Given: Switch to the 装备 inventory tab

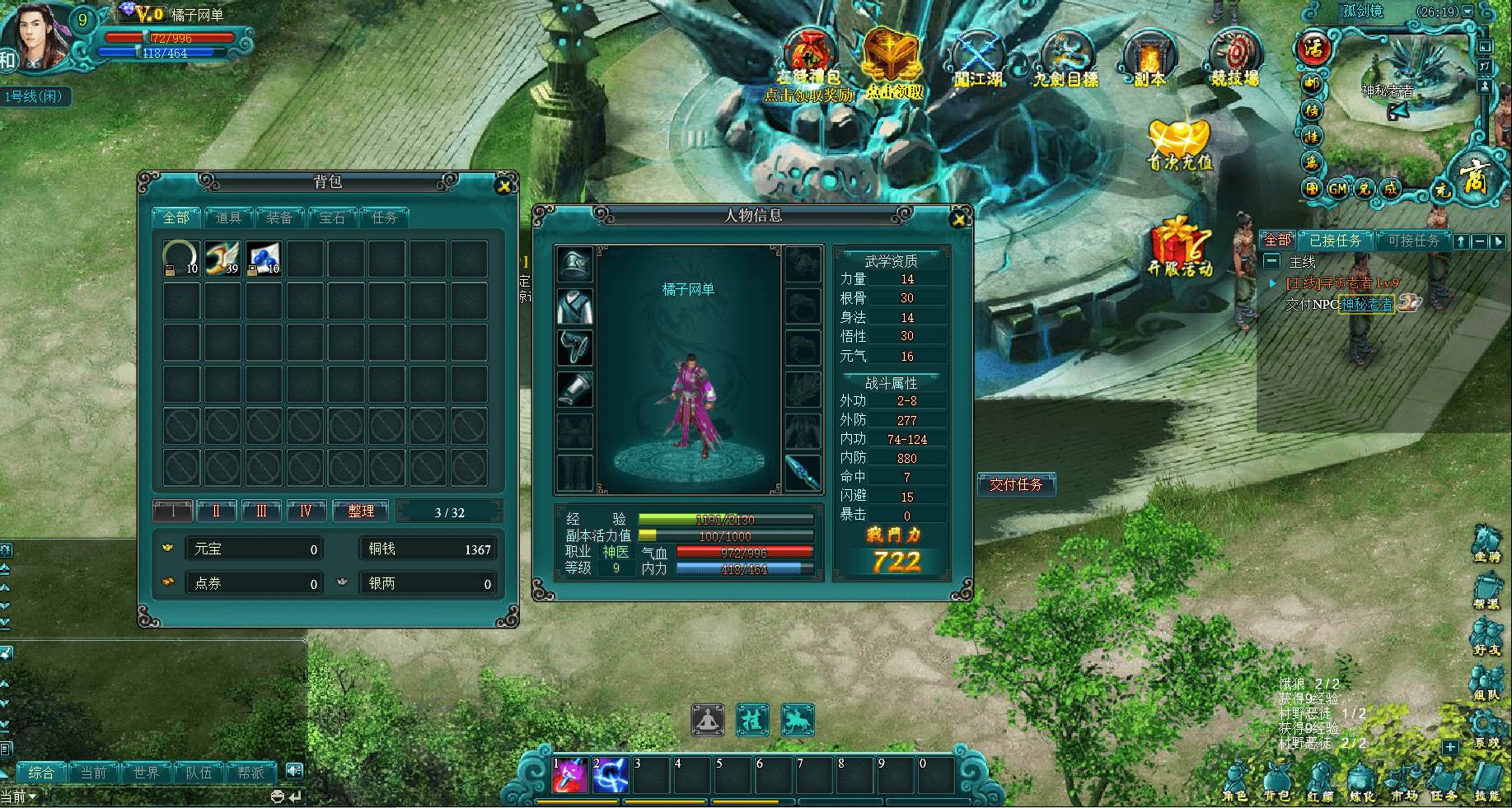Looking at the screenshot, I should pyautogui.click(x=279, y=217).
